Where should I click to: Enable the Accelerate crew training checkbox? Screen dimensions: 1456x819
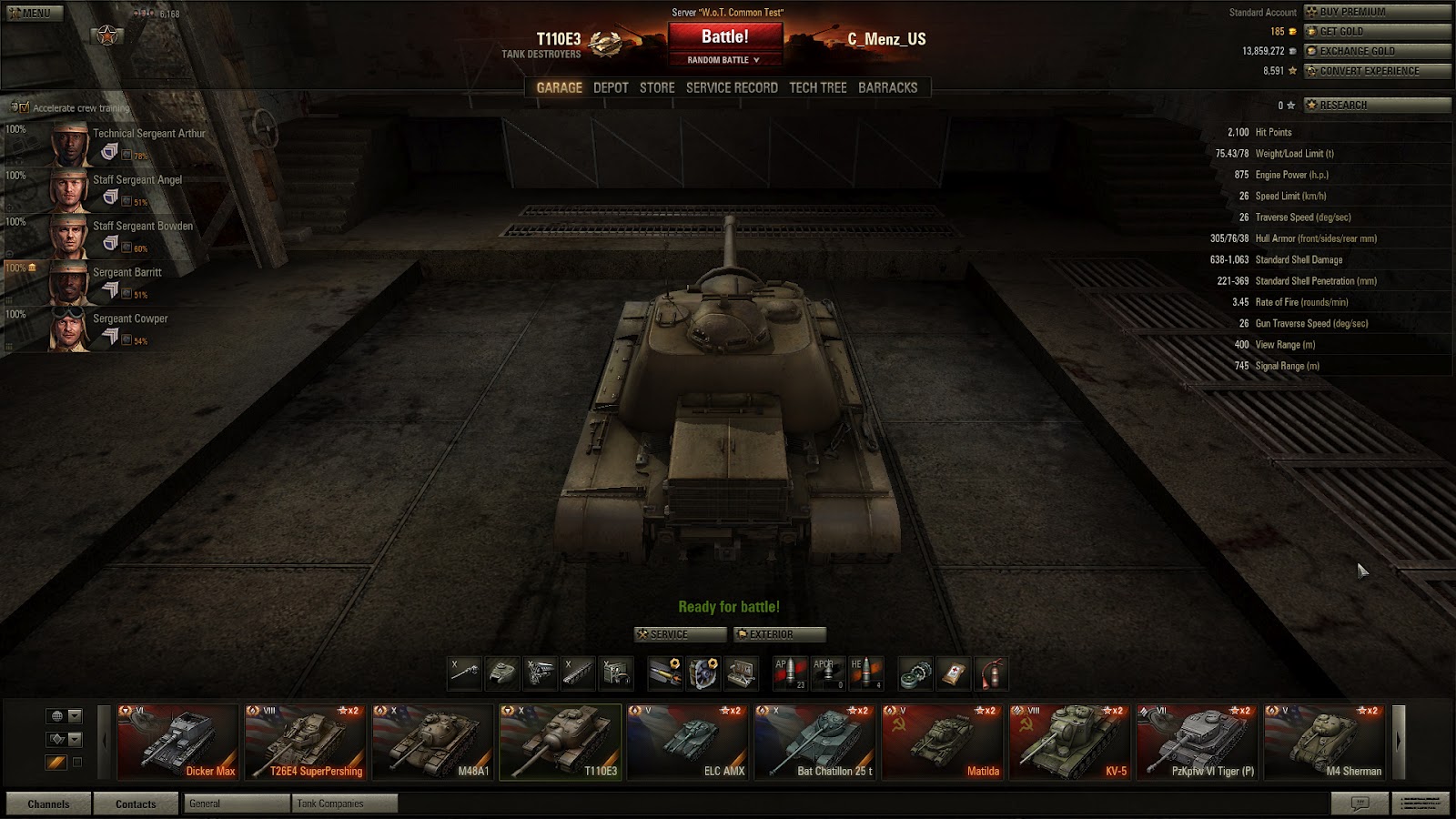[25, 106]
